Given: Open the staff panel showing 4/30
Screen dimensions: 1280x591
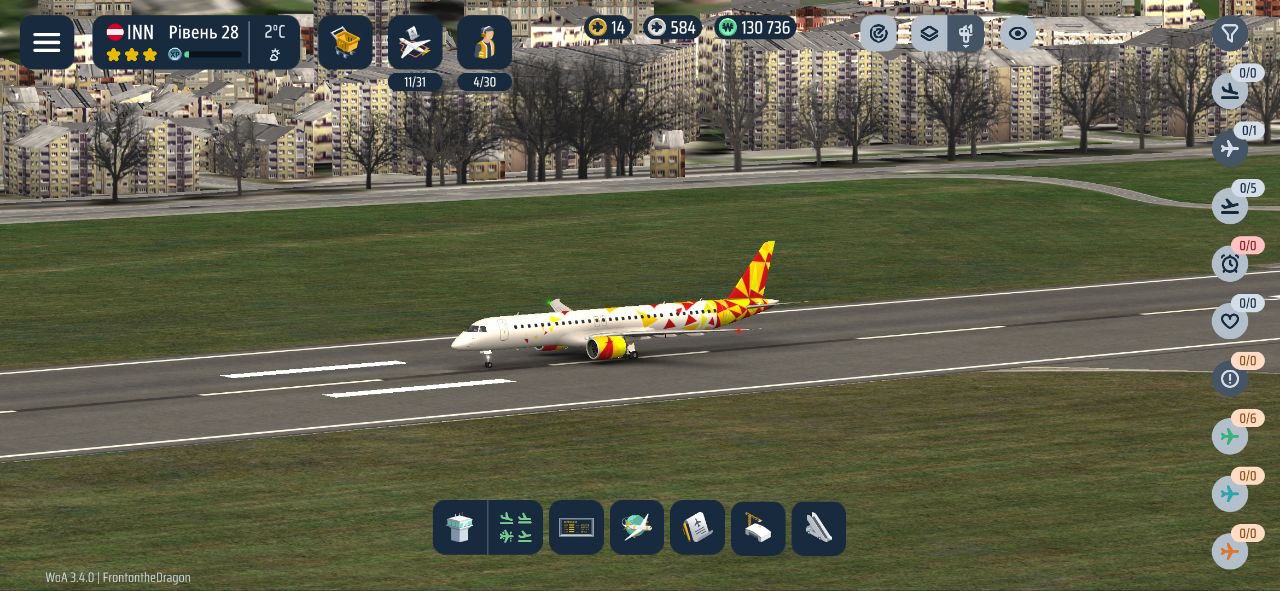Looking at the screenshot, I should pos(484,44).
